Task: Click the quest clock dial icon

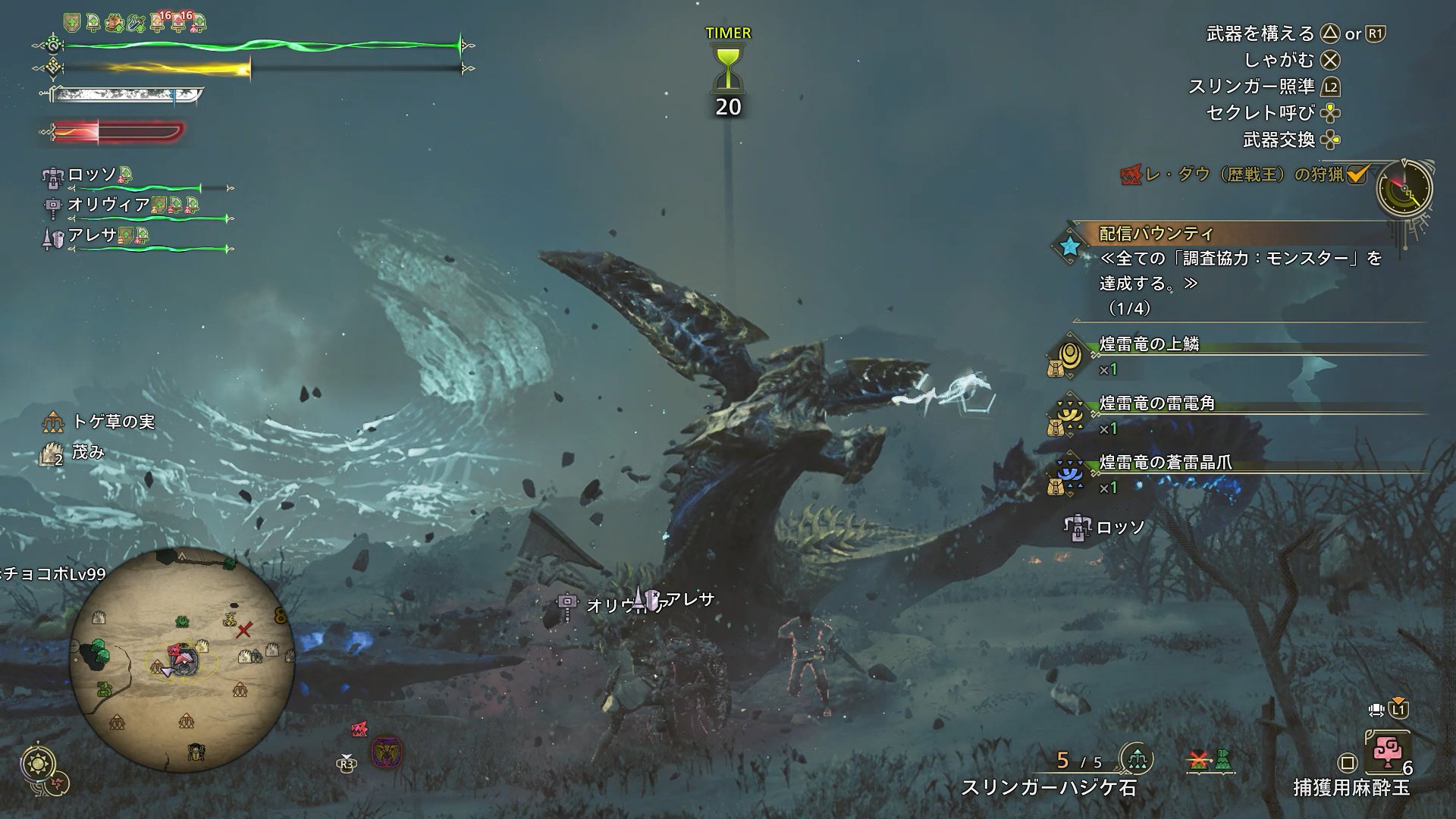Action: 1404,190
